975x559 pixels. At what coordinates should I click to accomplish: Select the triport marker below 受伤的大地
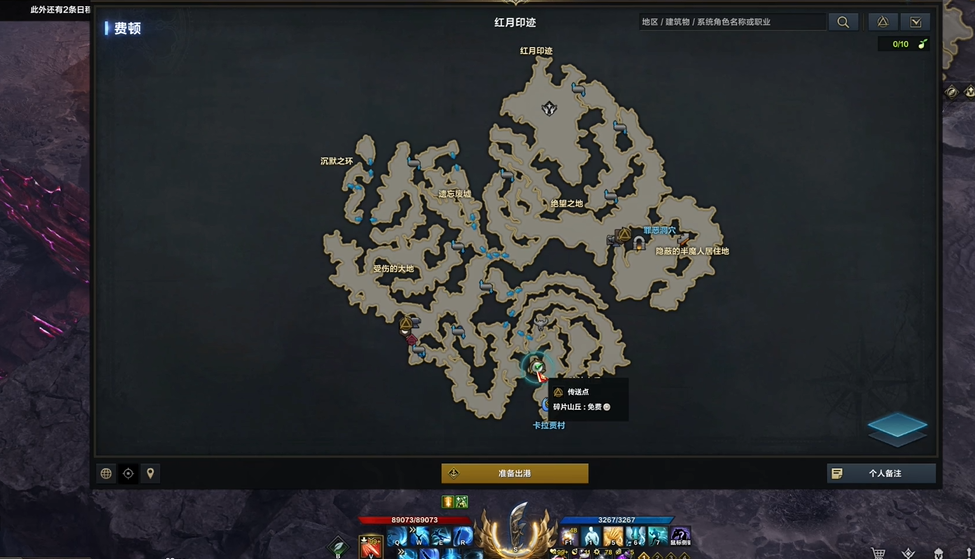coord(406,324)
